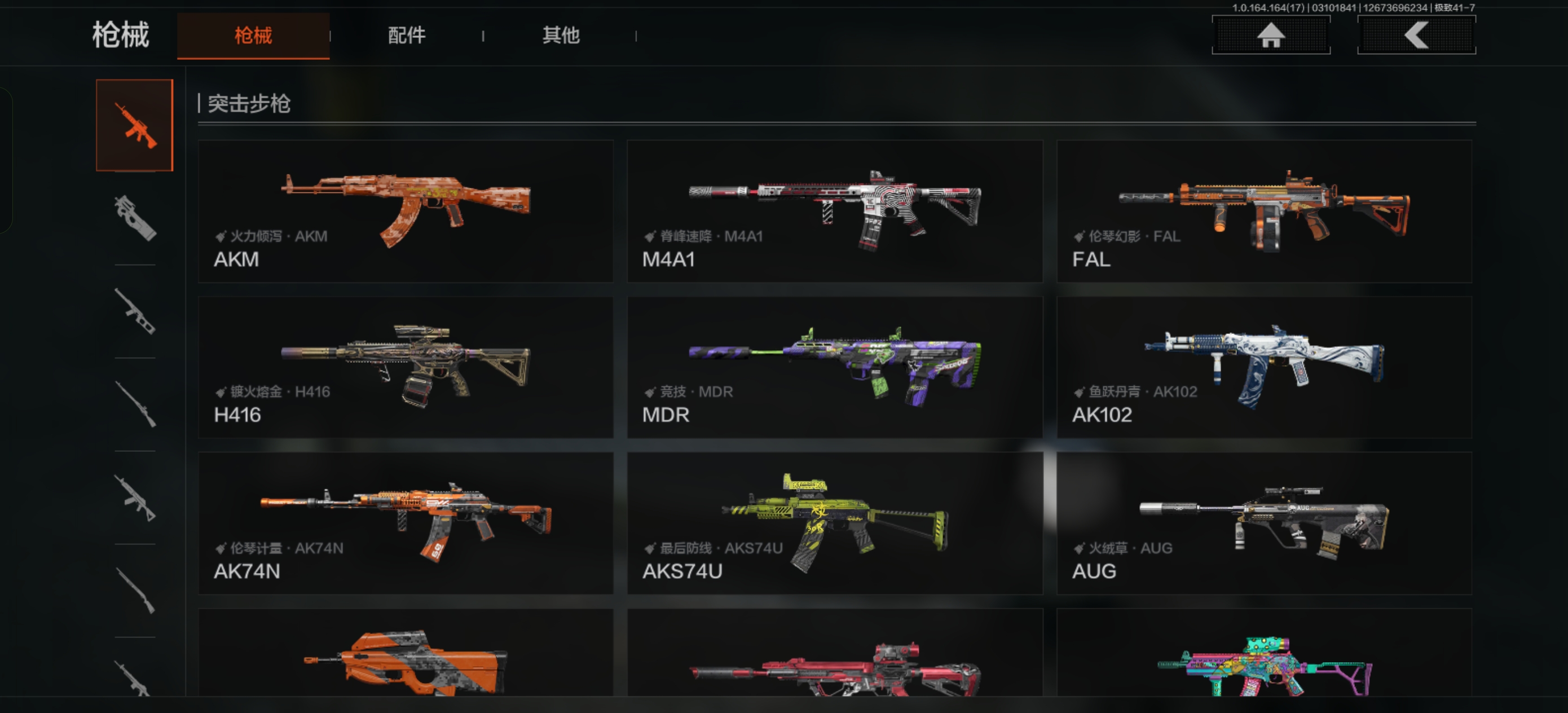Open the FAL weapon tile

tap(1264, 212)
